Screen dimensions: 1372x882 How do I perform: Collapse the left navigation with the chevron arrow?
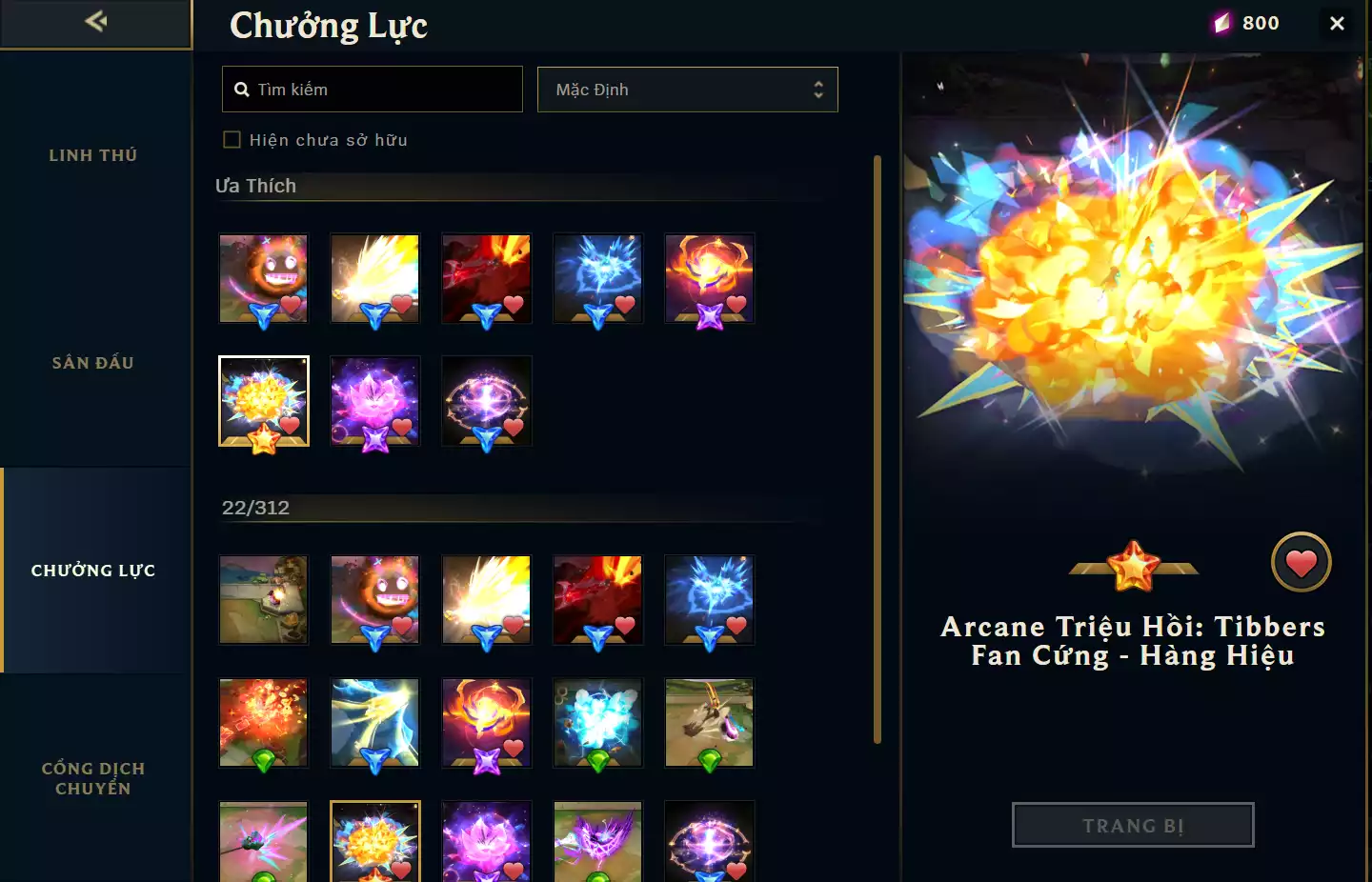point(94,21)
